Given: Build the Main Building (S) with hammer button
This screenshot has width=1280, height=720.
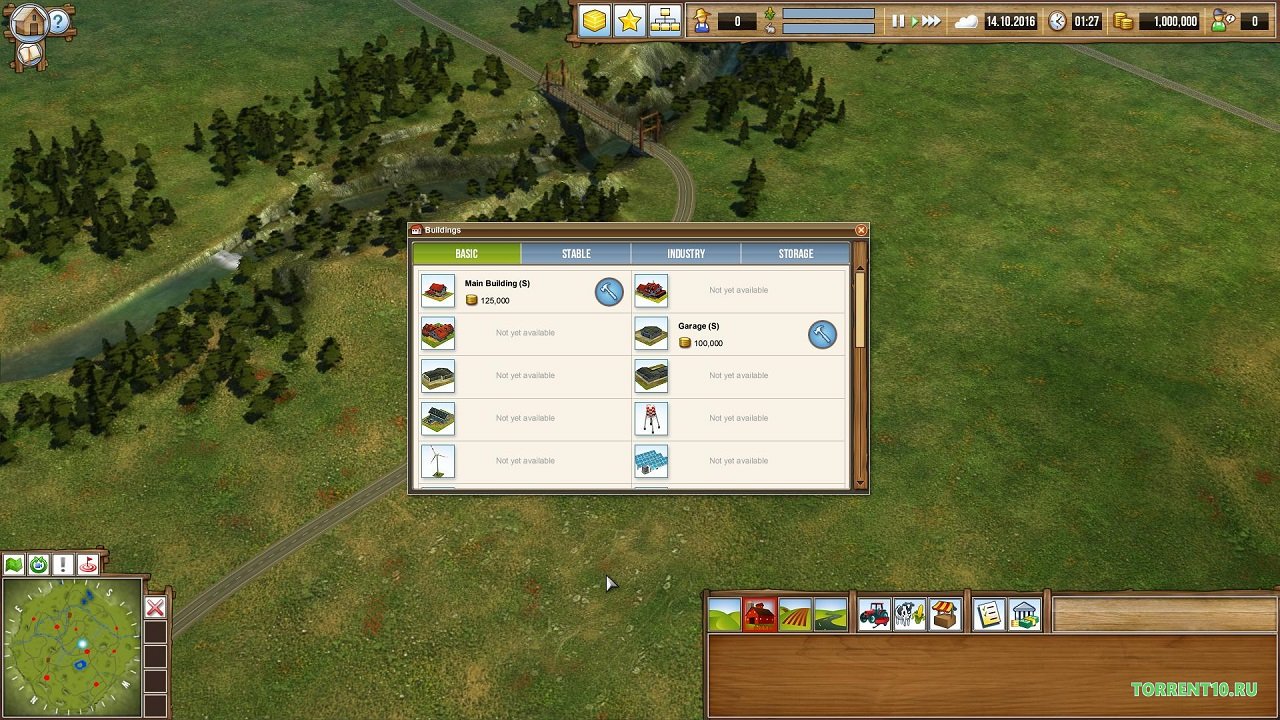Looking at the screenshot, I should 609,291.
